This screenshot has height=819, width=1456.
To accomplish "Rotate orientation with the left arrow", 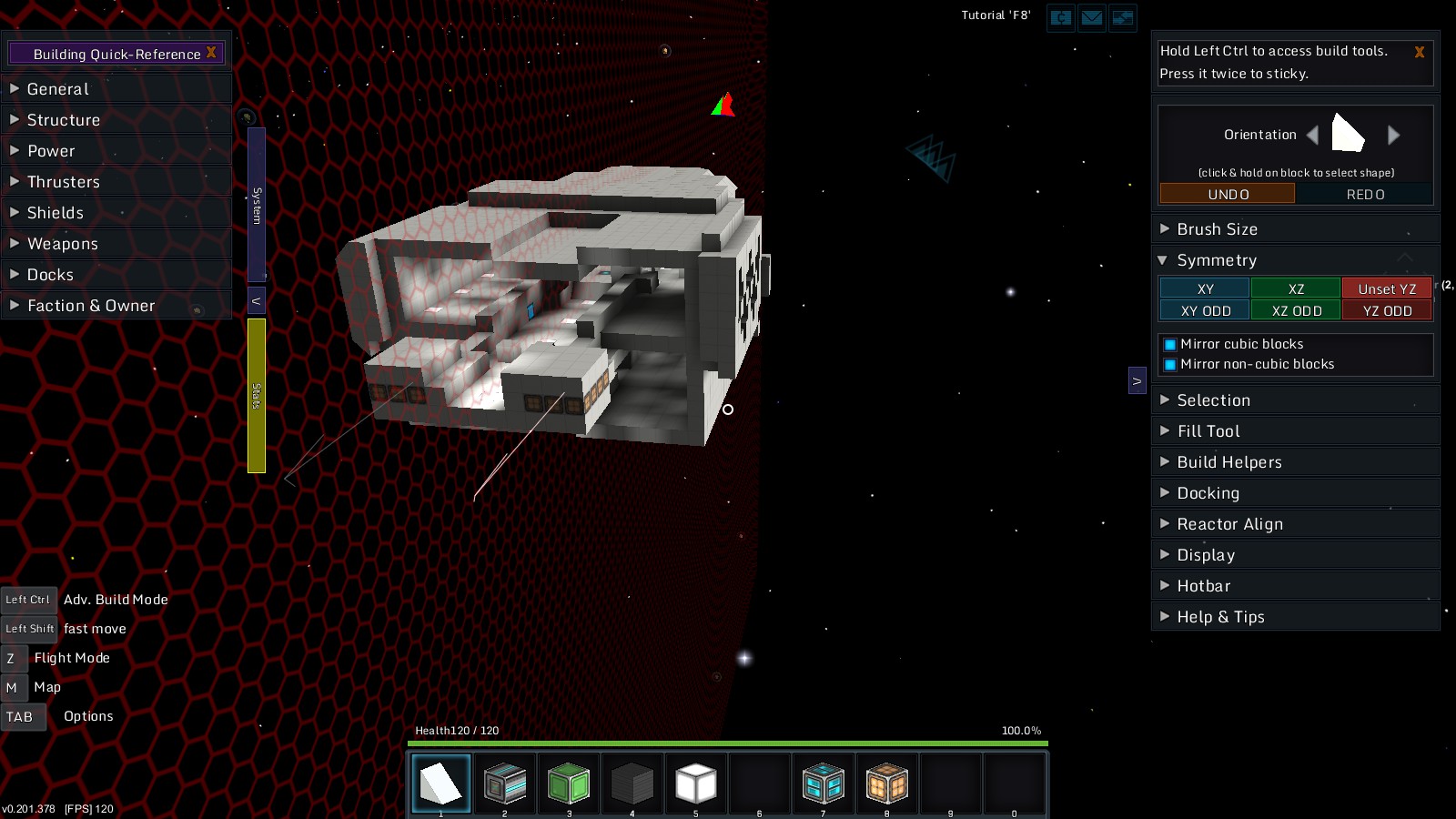I will (1312, 136).
